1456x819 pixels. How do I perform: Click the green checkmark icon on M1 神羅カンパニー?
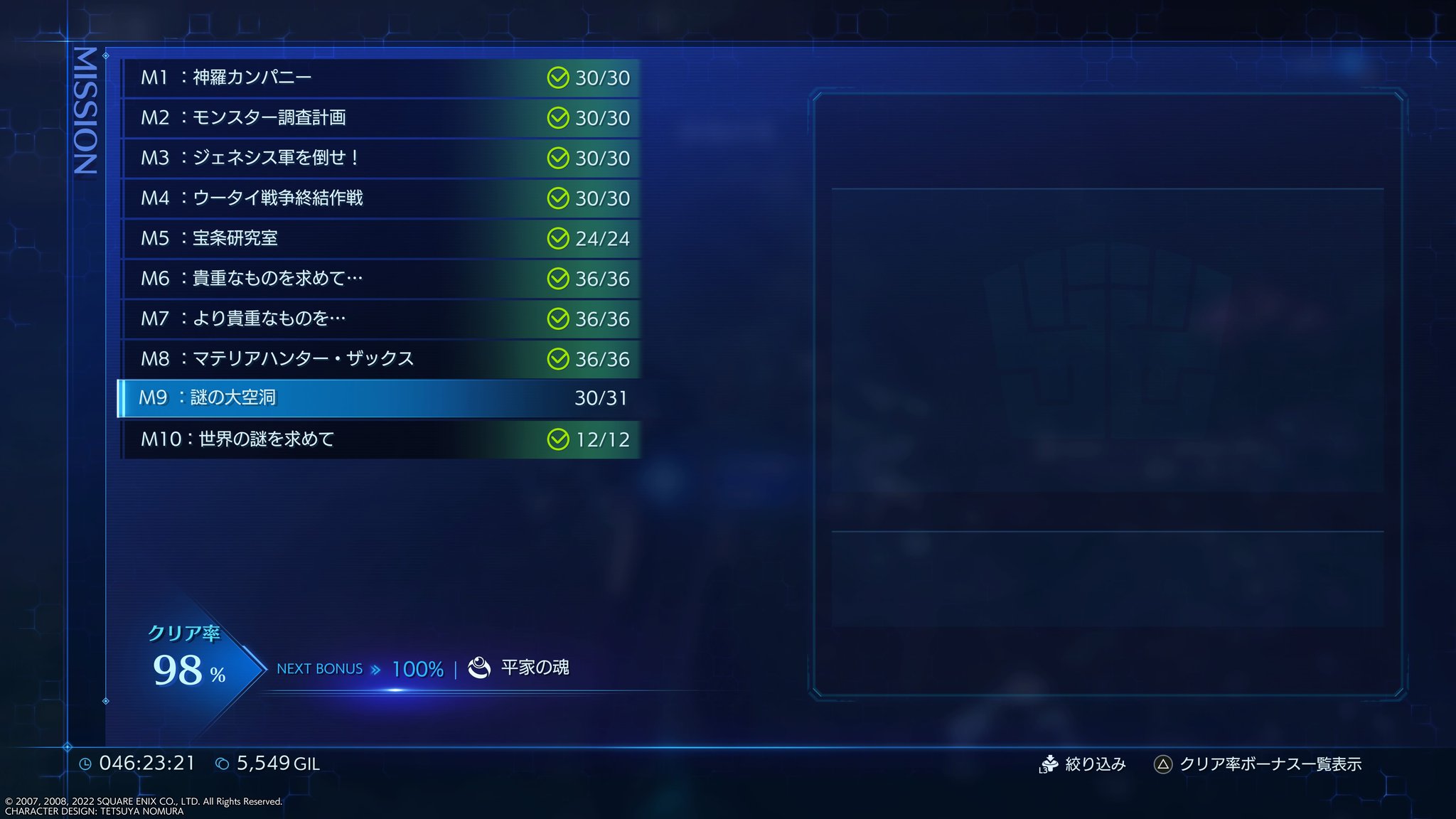tap(558, 78)
